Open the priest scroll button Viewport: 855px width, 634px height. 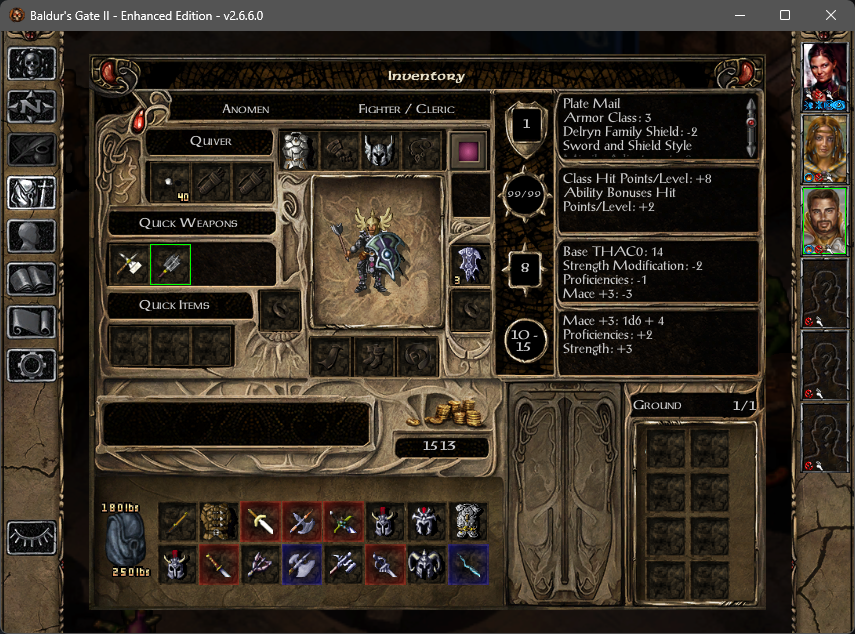[31, 322]
